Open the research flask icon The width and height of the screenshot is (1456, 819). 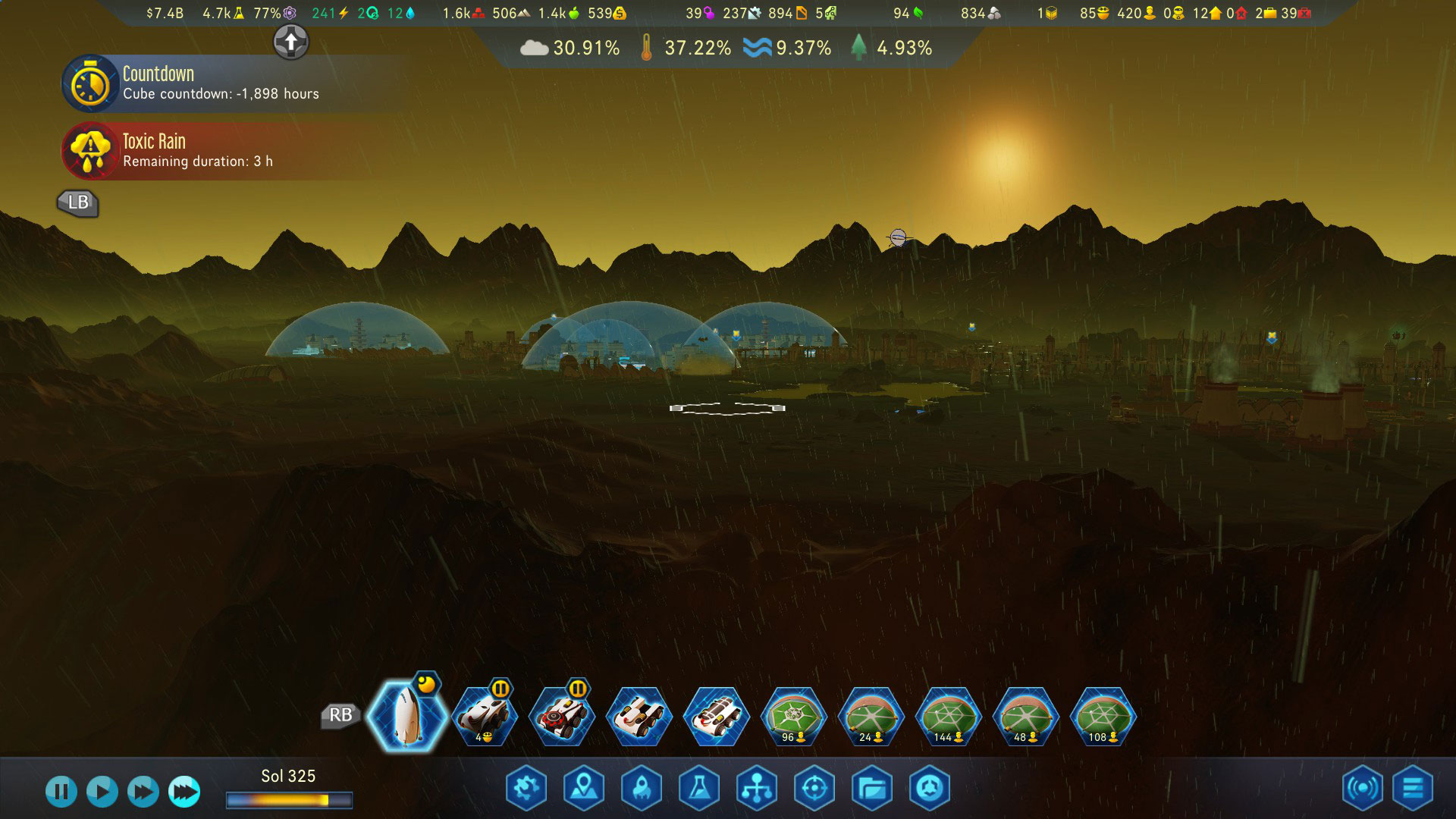click(x=699, y=789)
